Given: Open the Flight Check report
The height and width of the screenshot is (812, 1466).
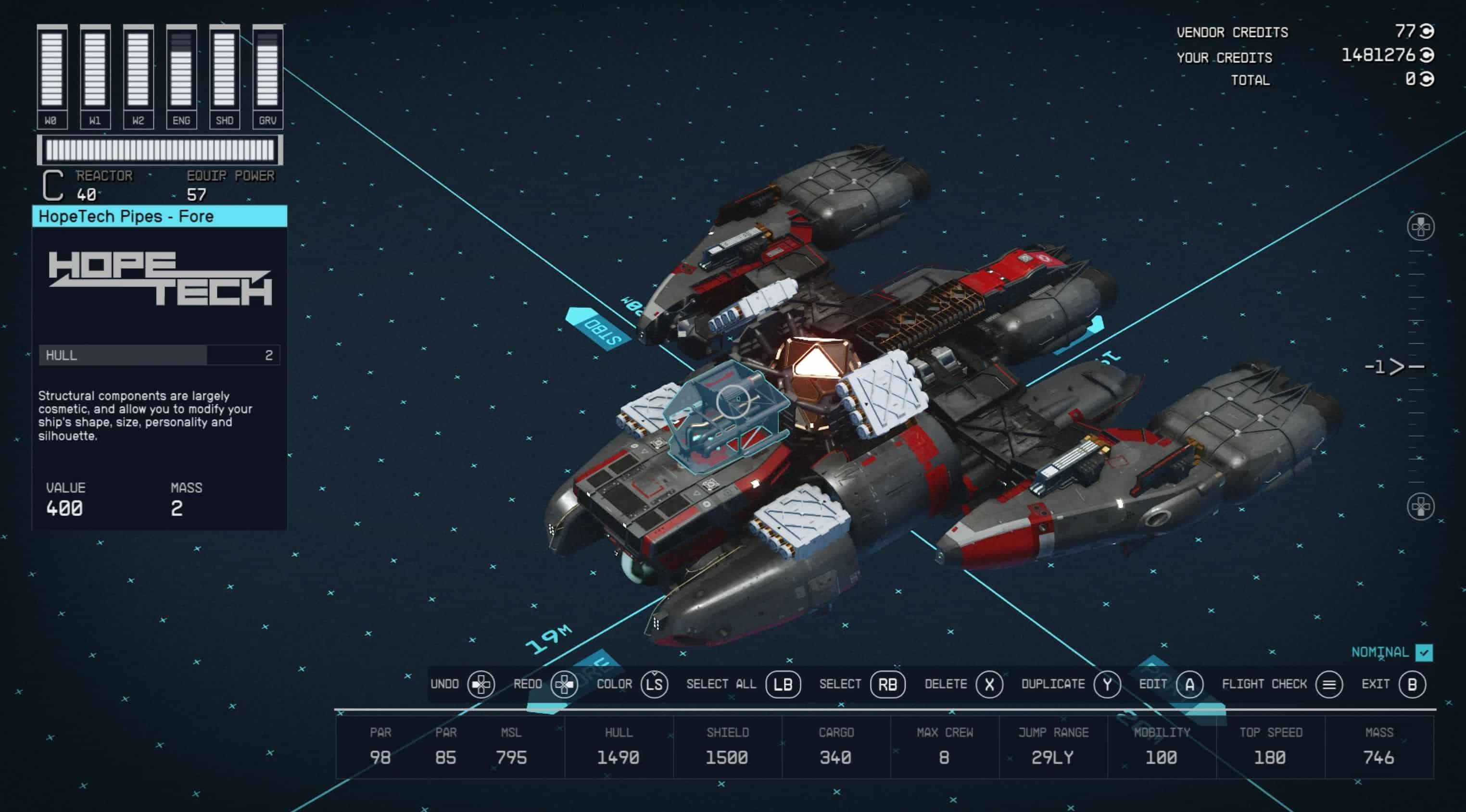Looking at the screenshot, I should click(1328, 684).
